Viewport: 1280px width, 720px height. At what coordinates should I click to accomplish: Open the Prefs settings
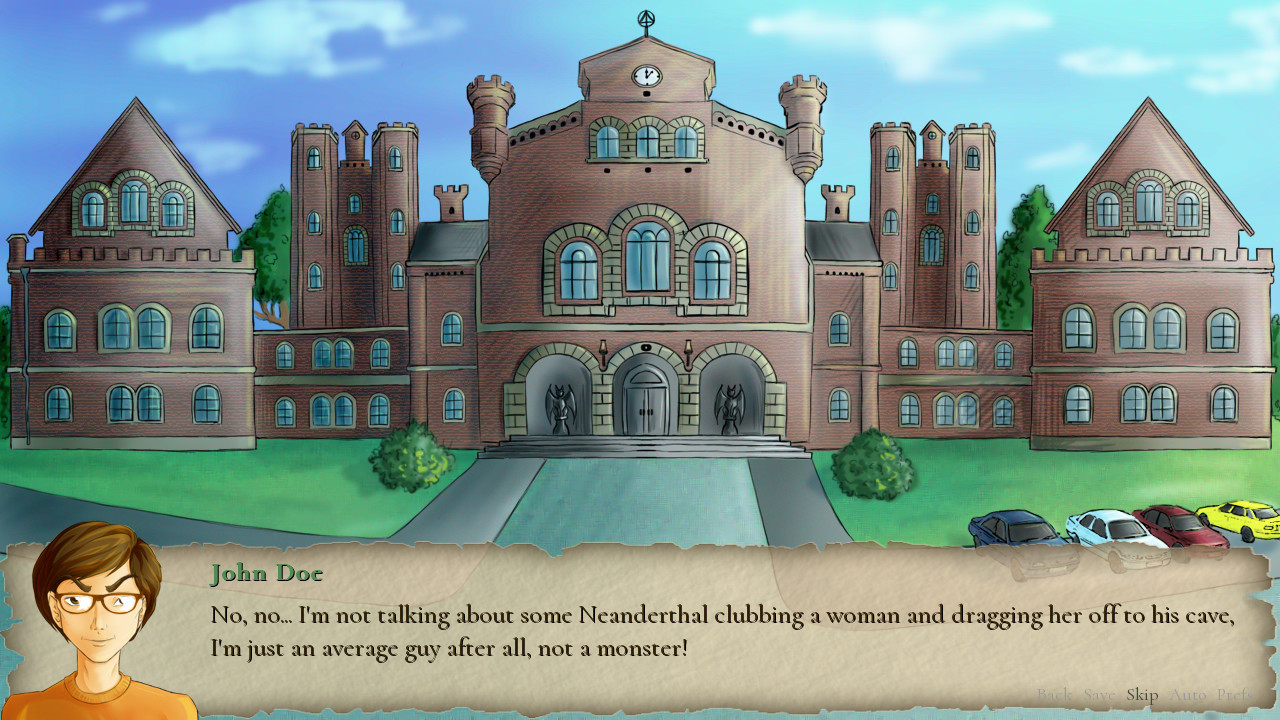coord(1235,695)
